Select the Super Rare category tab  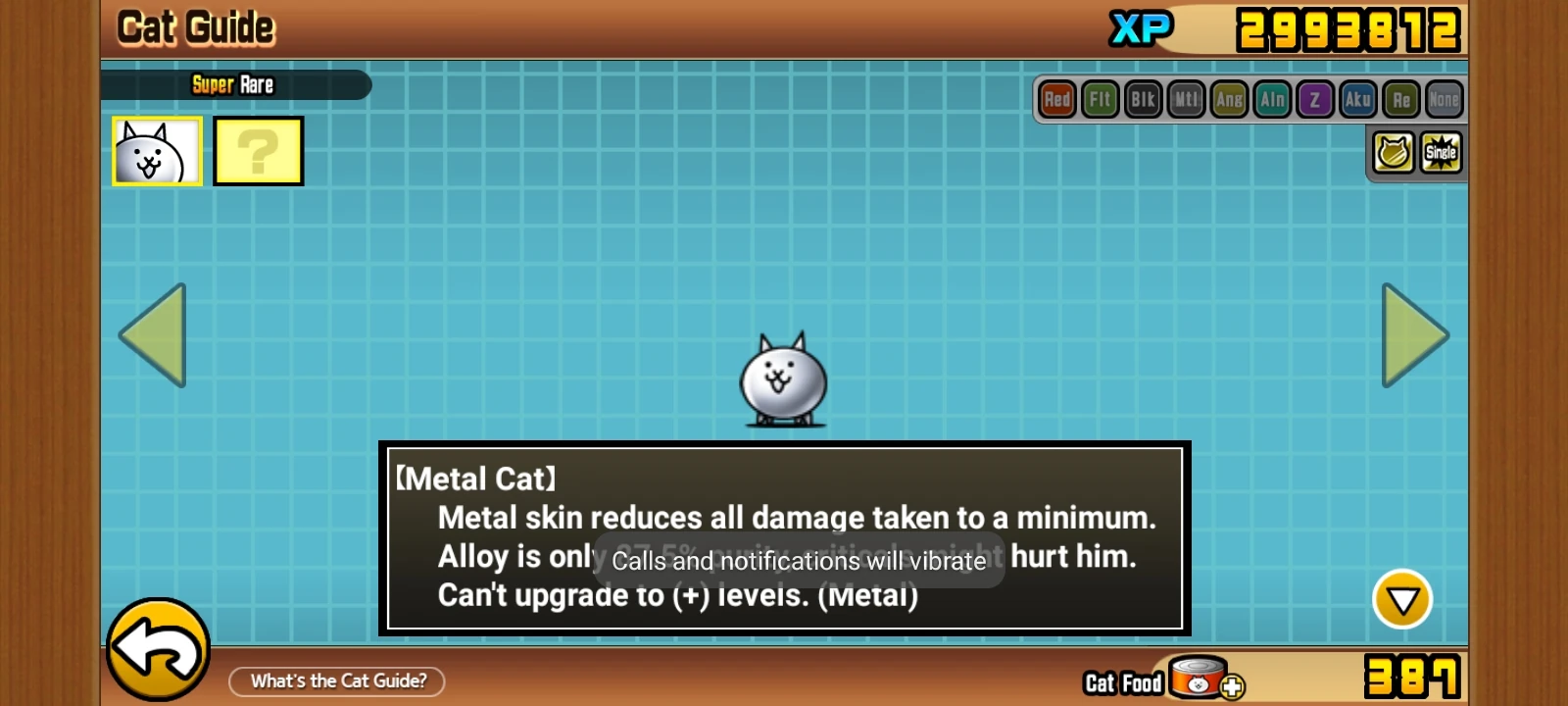(235, 84)
